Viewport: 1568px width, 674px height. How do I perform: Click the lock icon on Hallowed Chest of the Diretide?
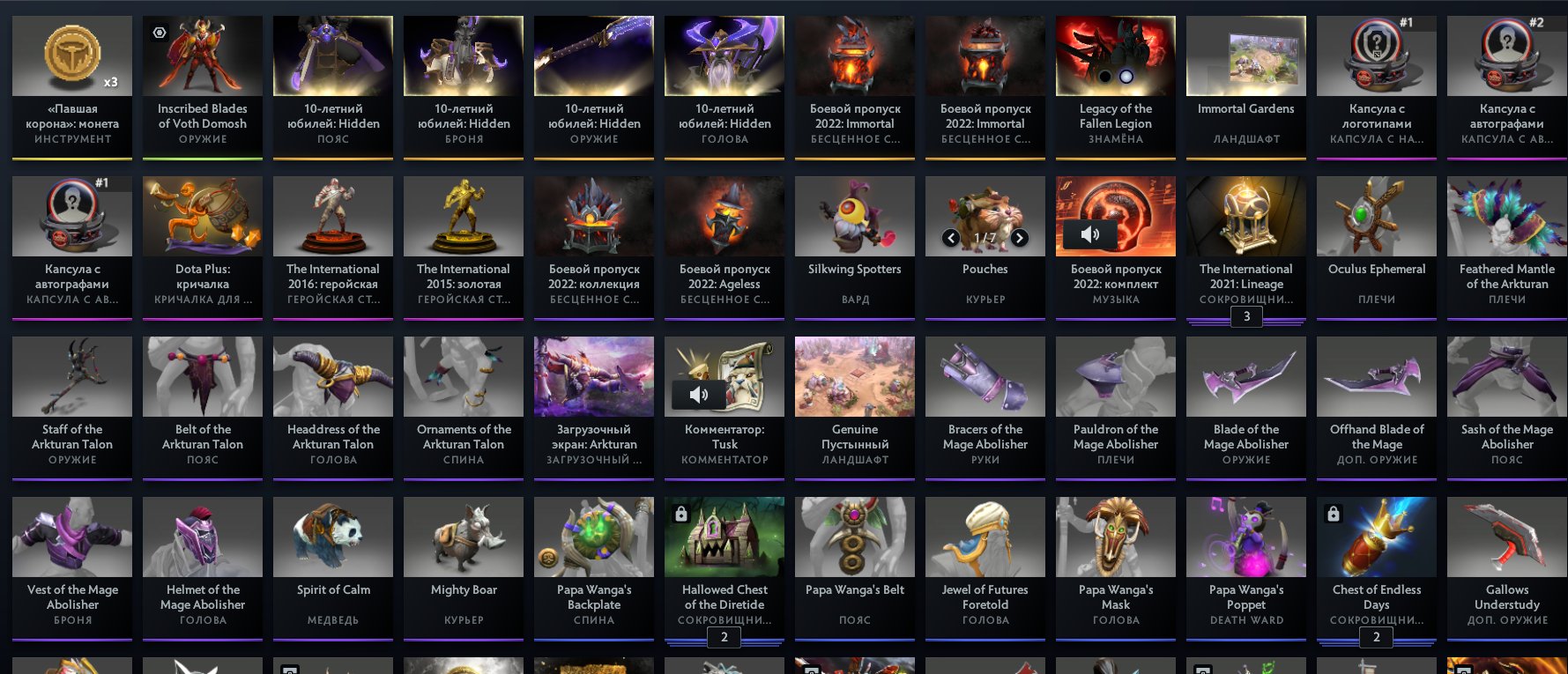(680, 515)
